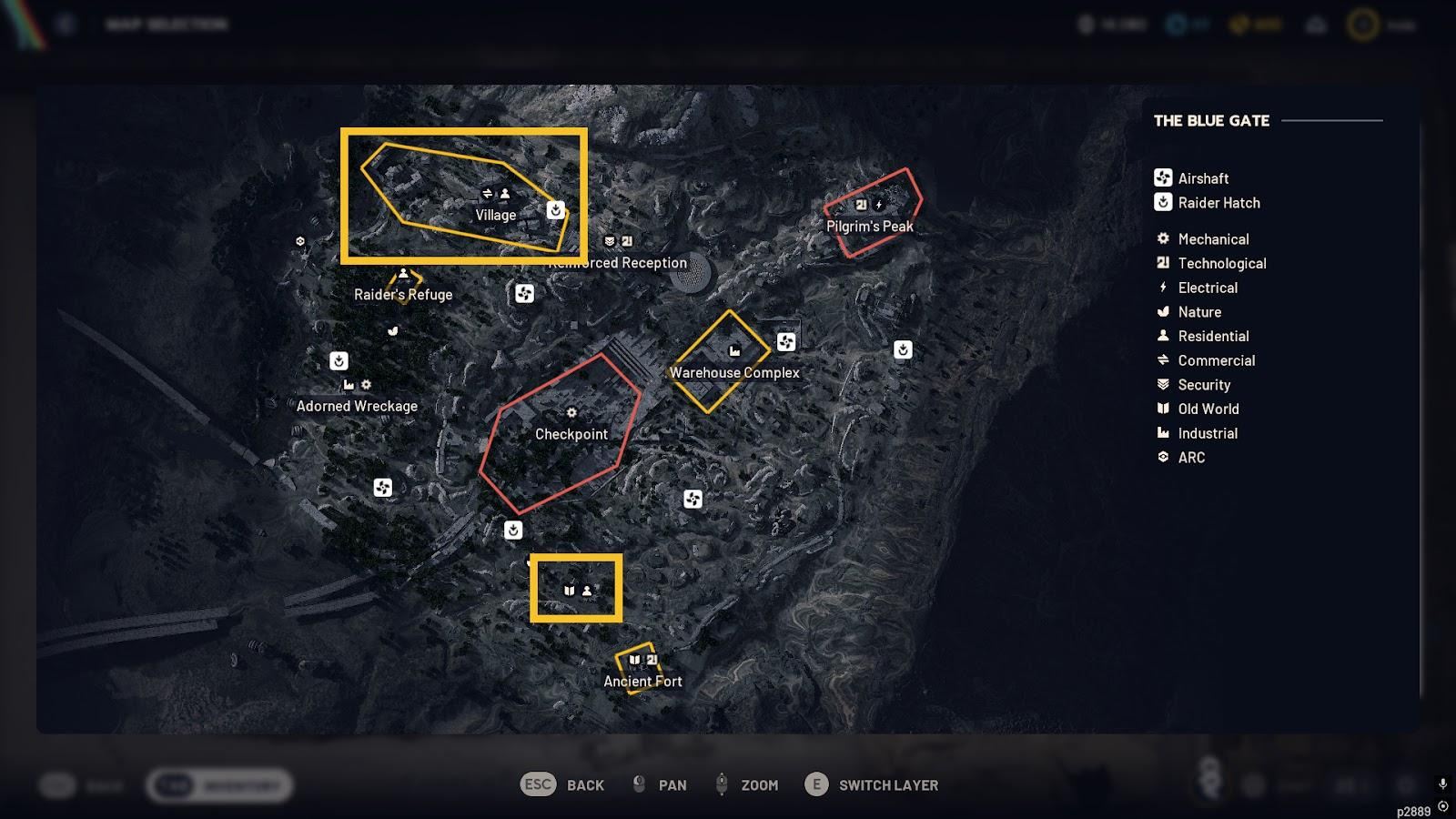Screen dimensions: 1456x819
Task: Select the Warehouse Complex location
Action: click(x=734, y=372)
